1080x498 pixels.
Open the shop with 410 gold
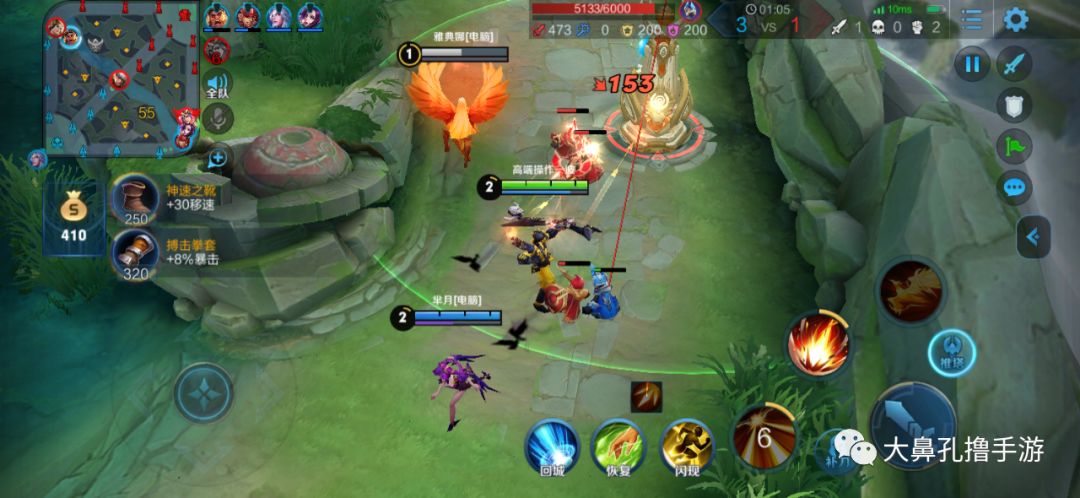coord(73,215)
